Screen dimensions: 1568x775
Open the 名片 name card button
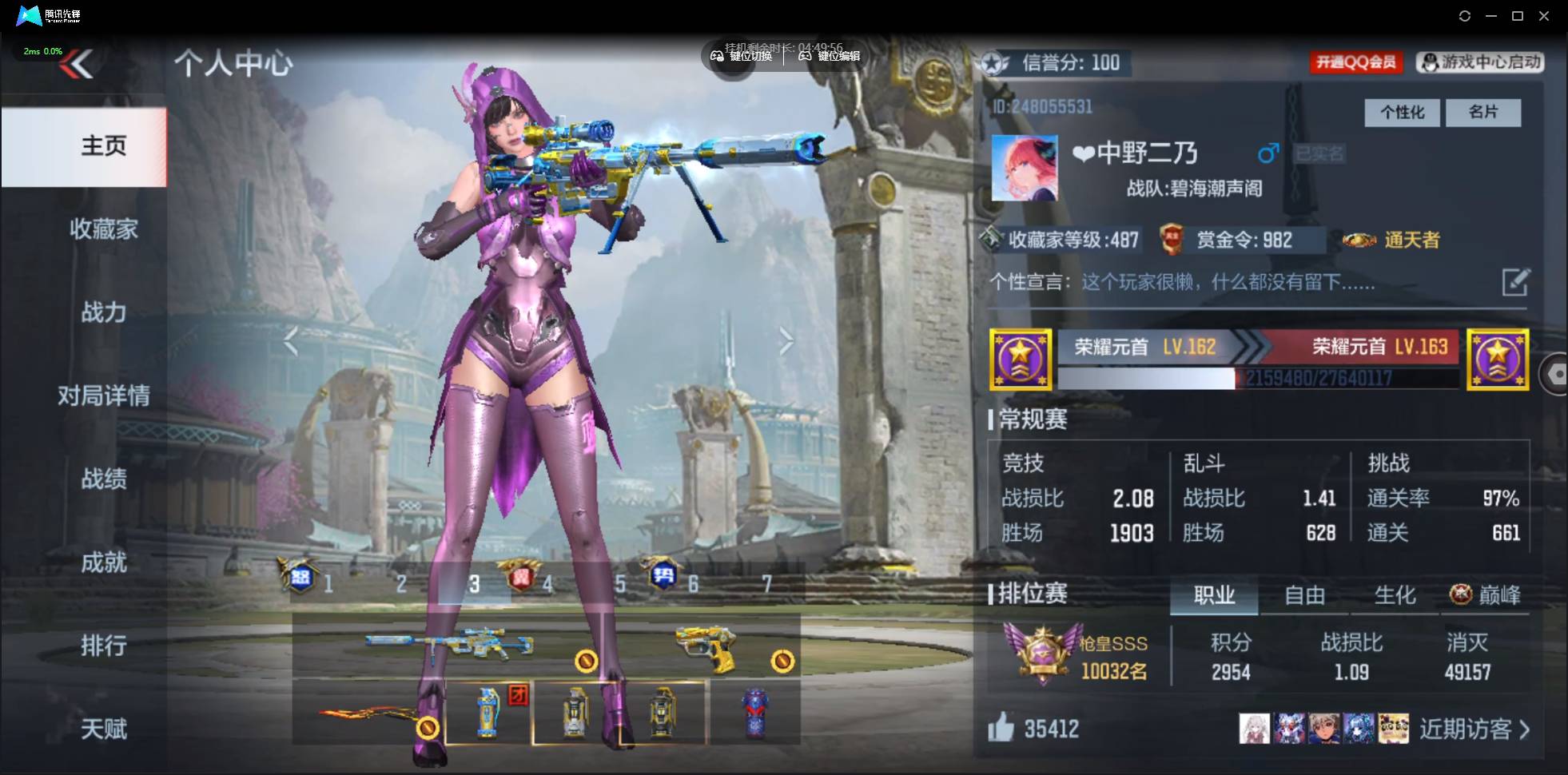tap(1483, 112)
